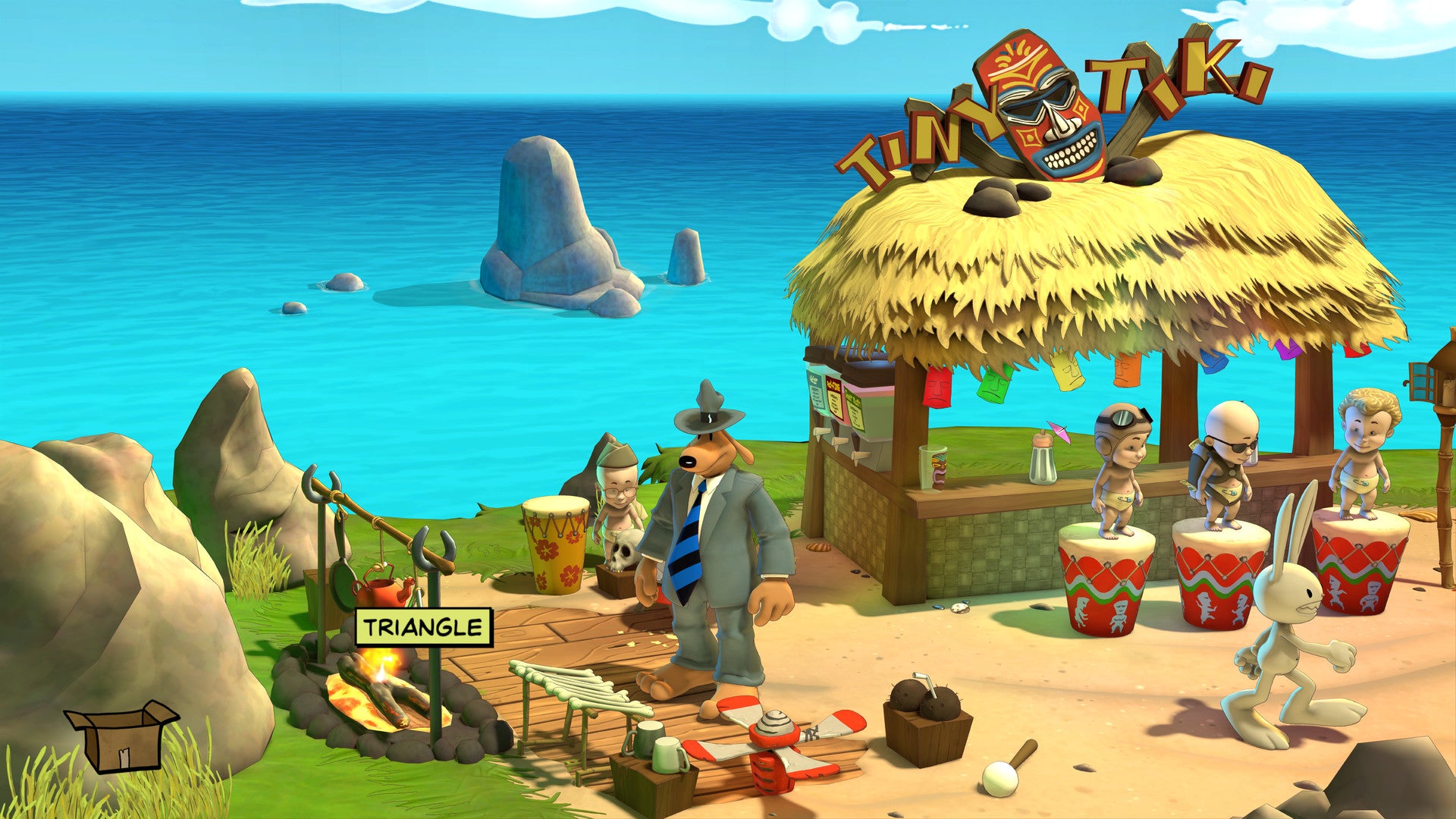This screenshot has height=819, width=1456.
Task: Click the green frowning lantern face
Action: coord(993,384)
